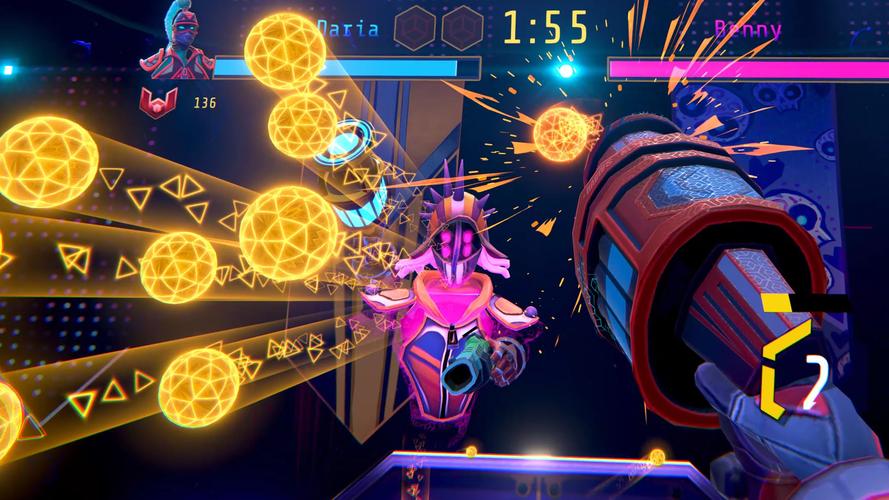
Task: Select the red rank badge emblem
Action: 157,102
